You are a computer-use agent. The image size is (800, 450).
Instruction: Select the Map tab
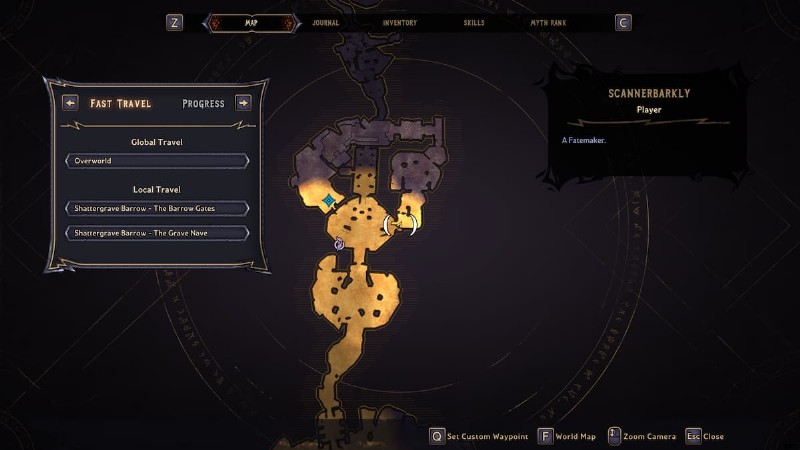[251, 22]
